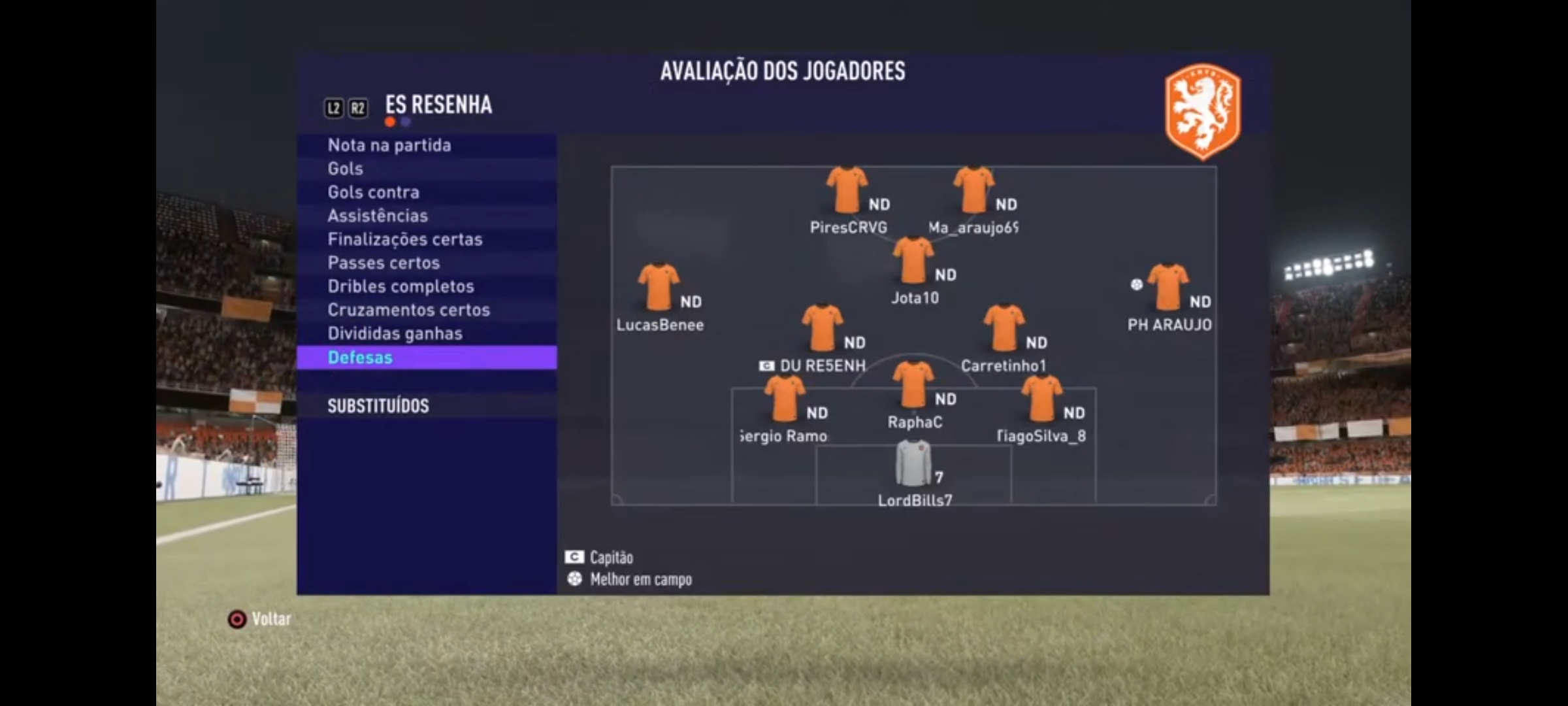Pick player PiresCRVG on the pitch
This screenshot has width=1568, height=706.
pos(847,190)
